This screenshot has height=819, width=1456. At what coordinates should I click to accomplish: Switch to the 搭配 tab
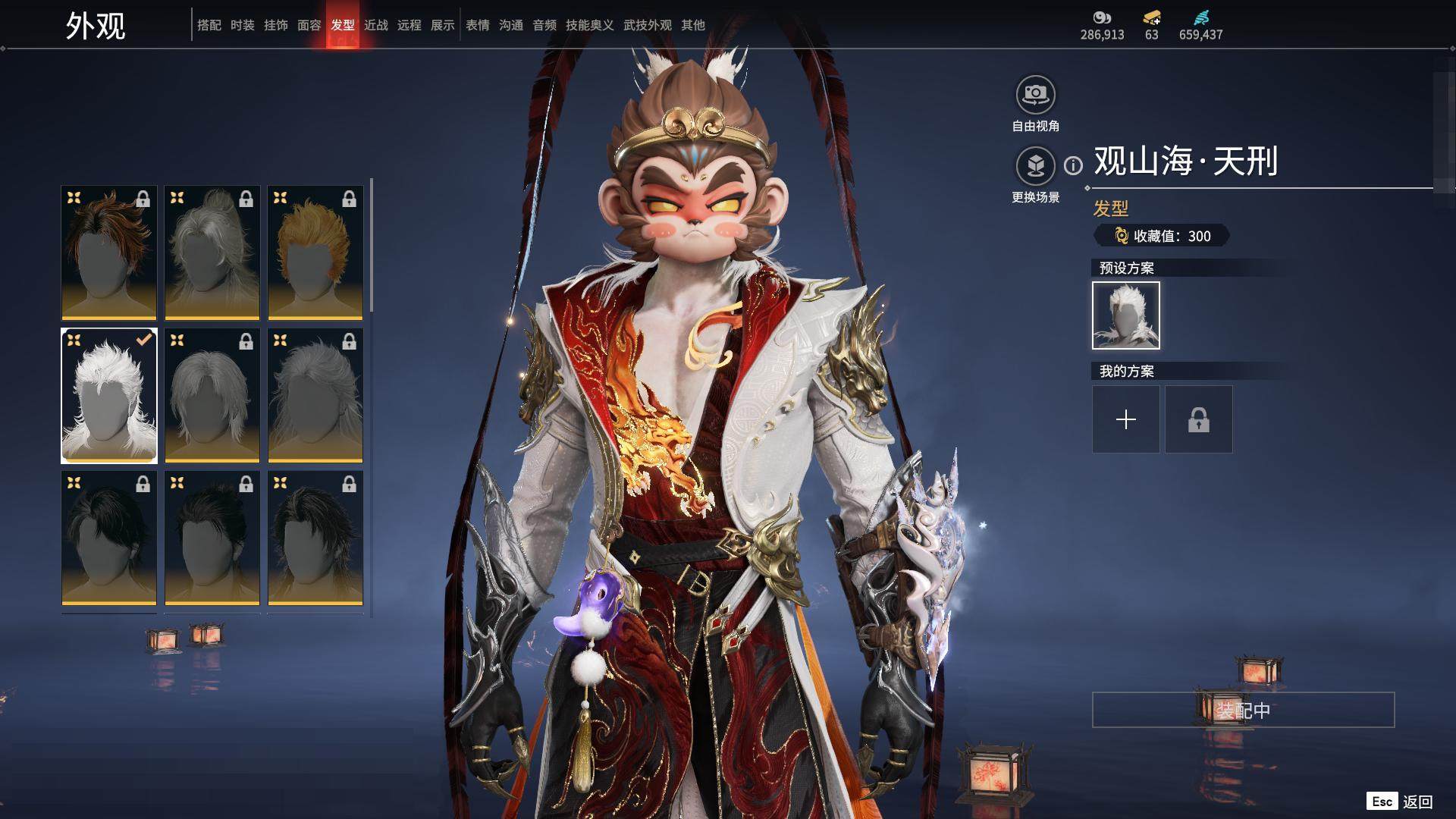point(209,25)
